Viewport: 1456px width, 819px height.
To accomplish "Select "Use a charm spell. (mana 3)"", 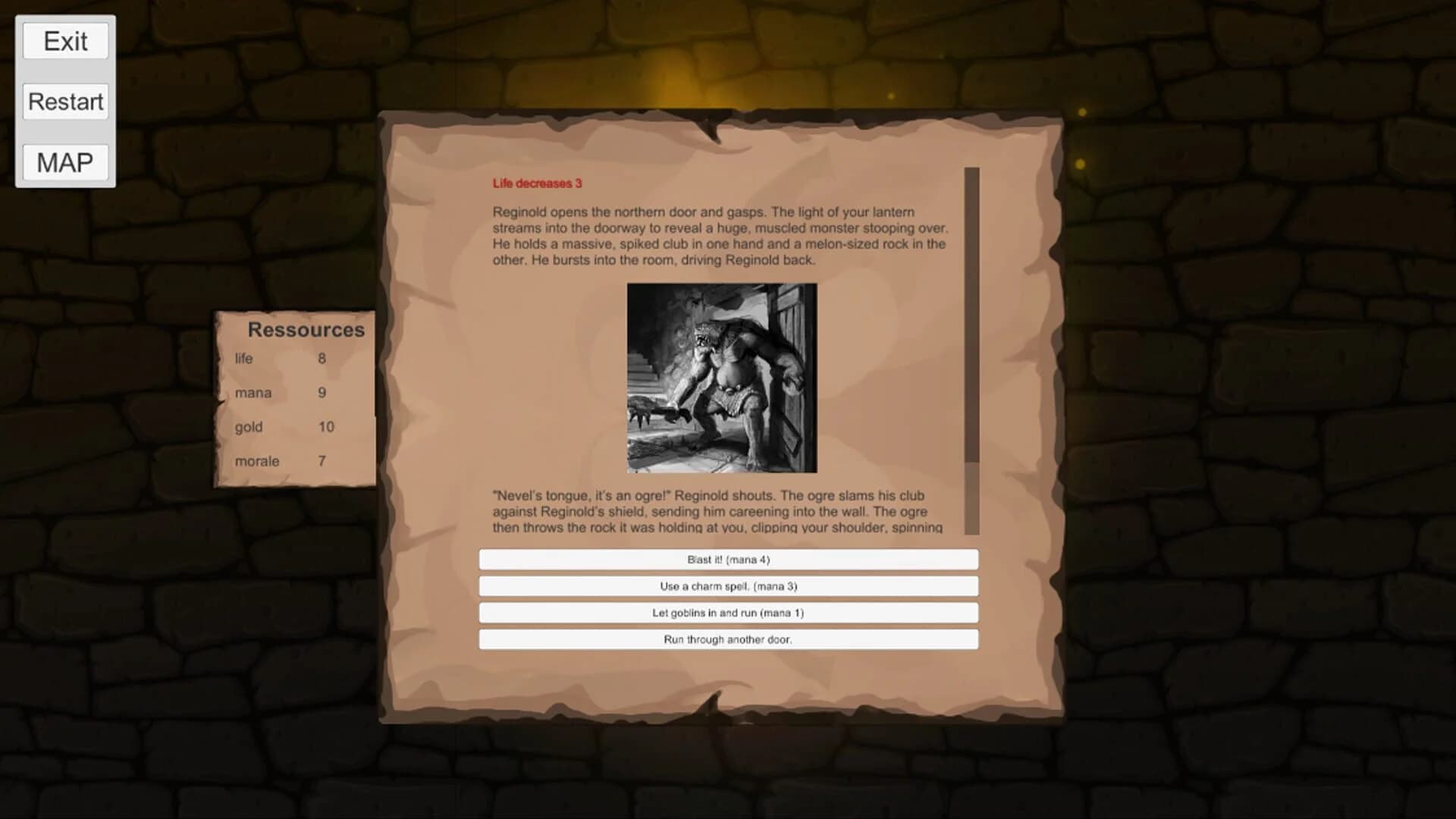I will [x=727, y=585].
